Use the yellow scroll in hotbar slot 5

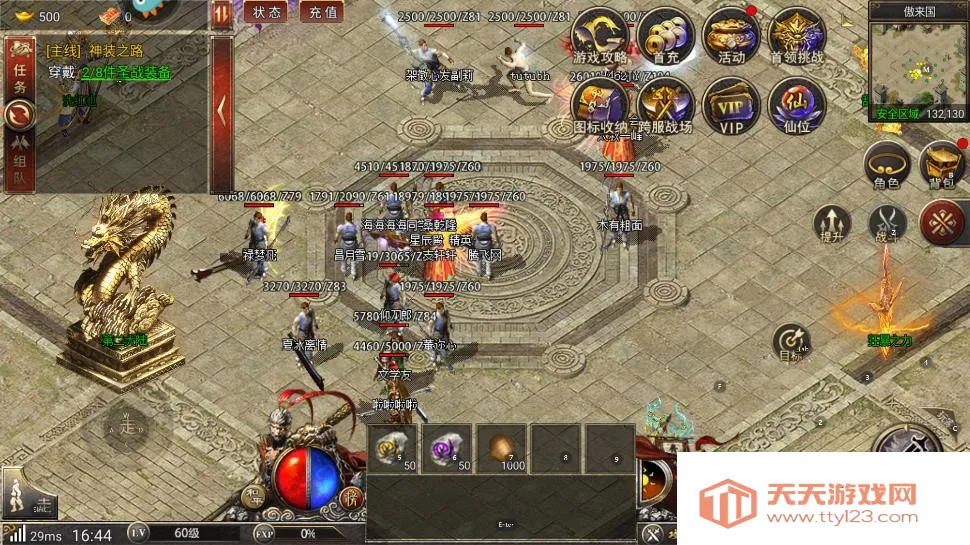click(392, 449)
